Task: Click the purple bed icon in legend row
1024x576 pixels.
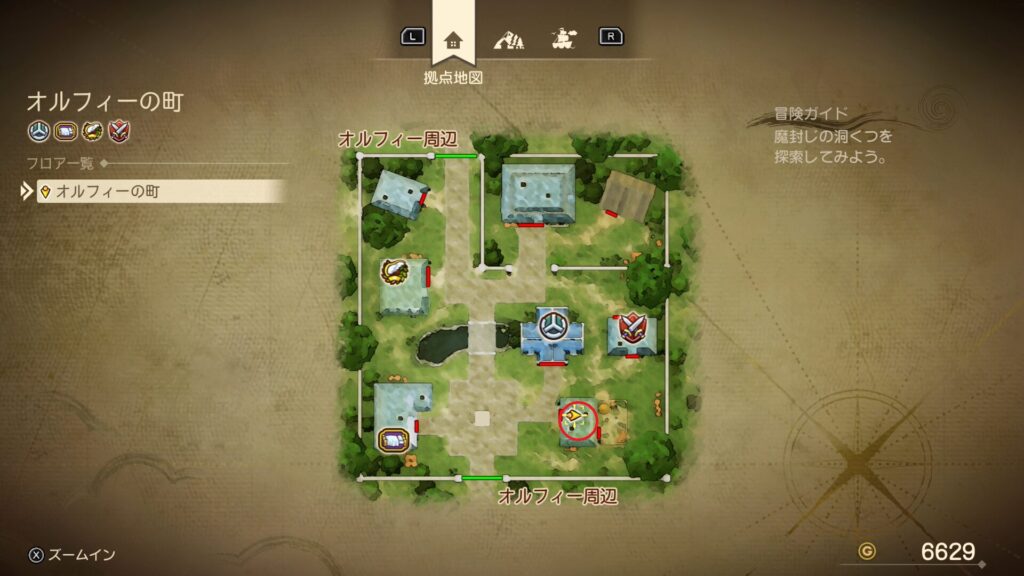Action: tap(65, 131)
